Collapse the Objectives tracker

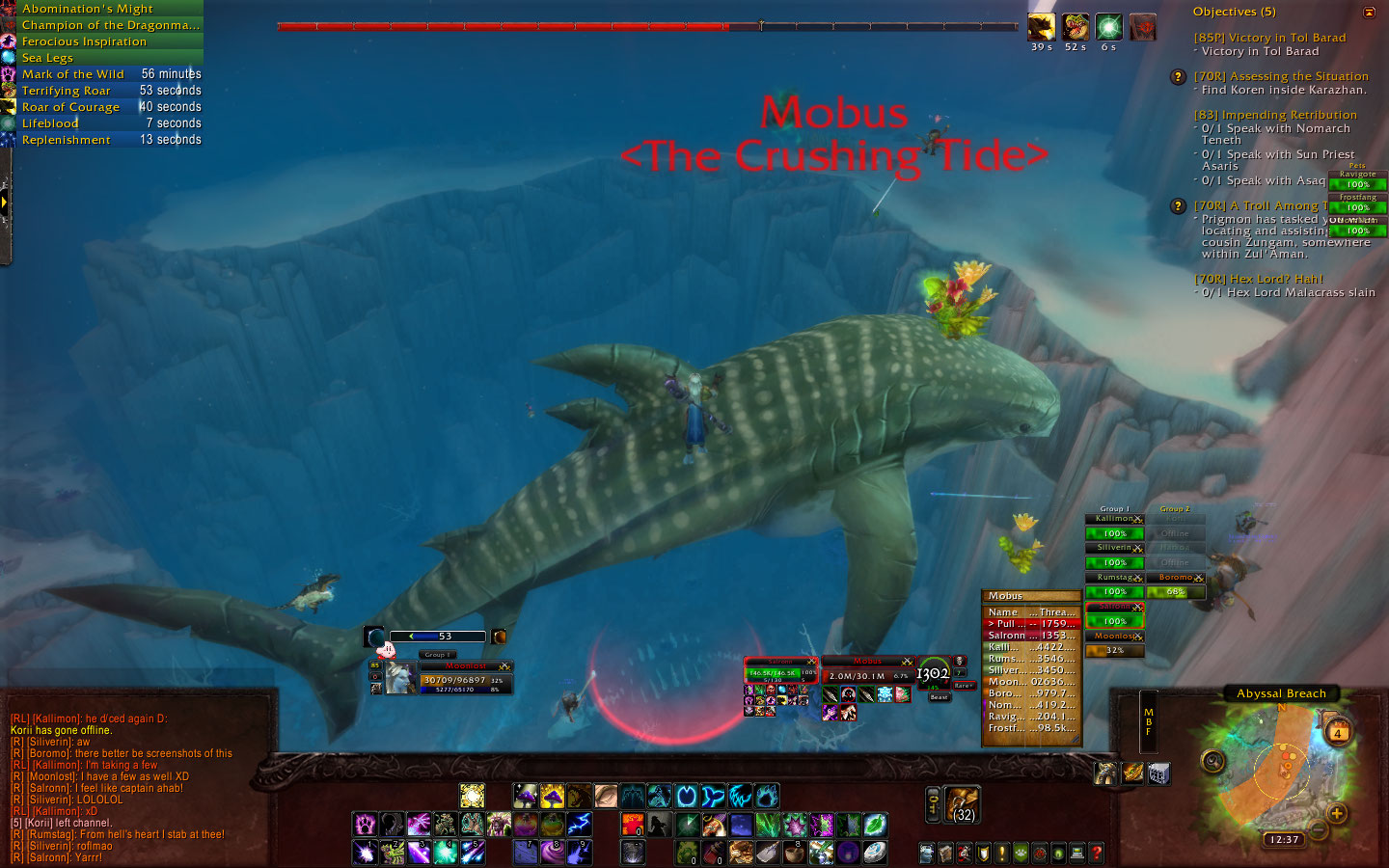1369,13
